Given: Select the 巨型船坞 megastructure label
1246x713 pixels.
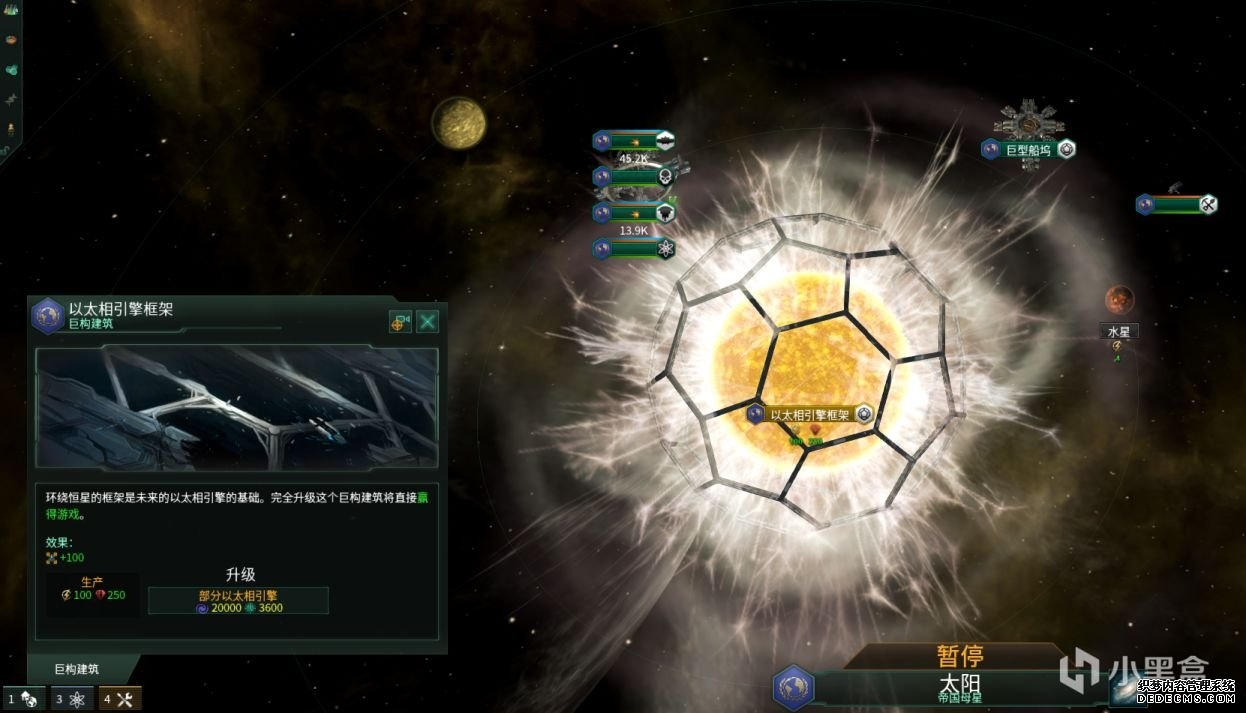Looking at the screenshot, I should pyautogui.click(x=1028, y=150).
